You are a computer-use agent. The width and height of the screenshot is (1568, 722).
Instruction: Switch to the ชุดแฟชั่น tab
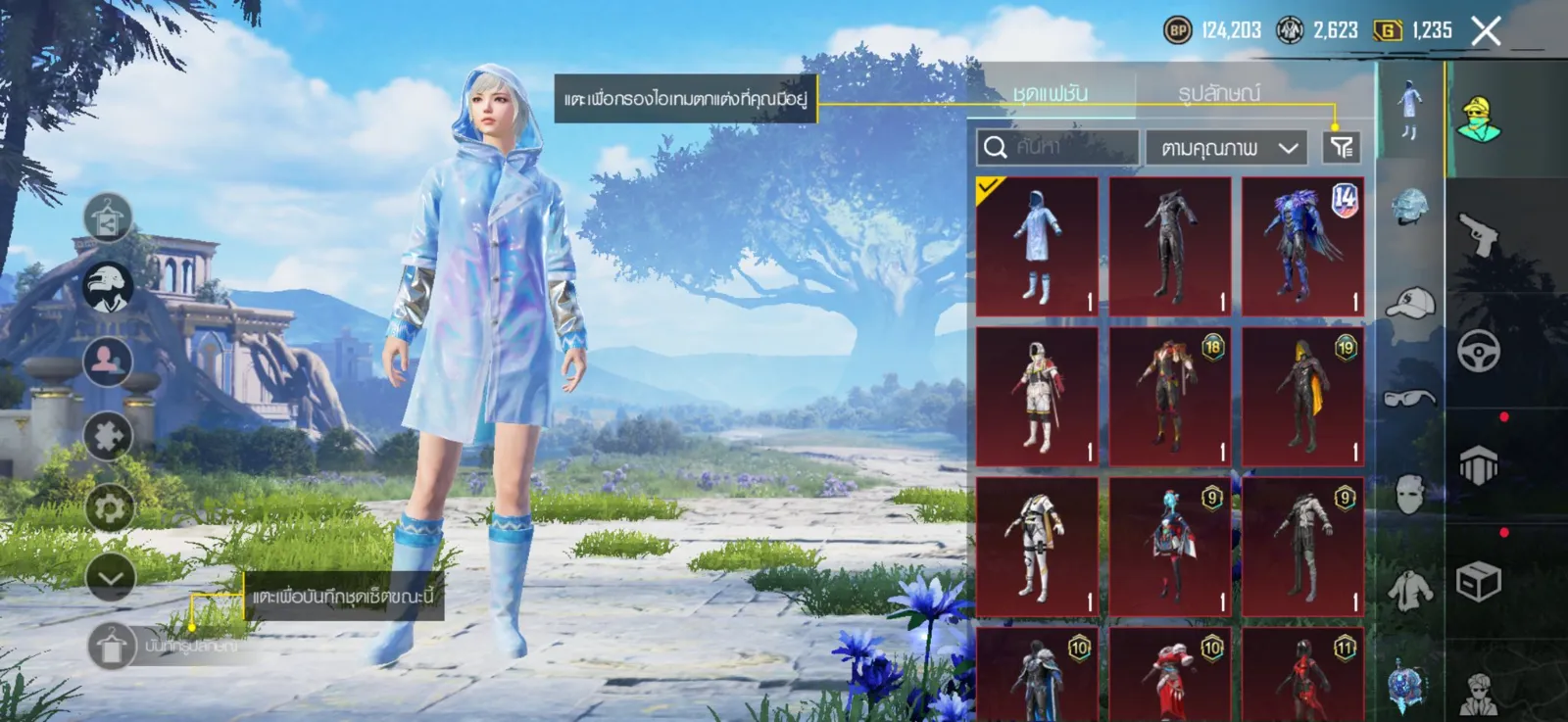1051,93
